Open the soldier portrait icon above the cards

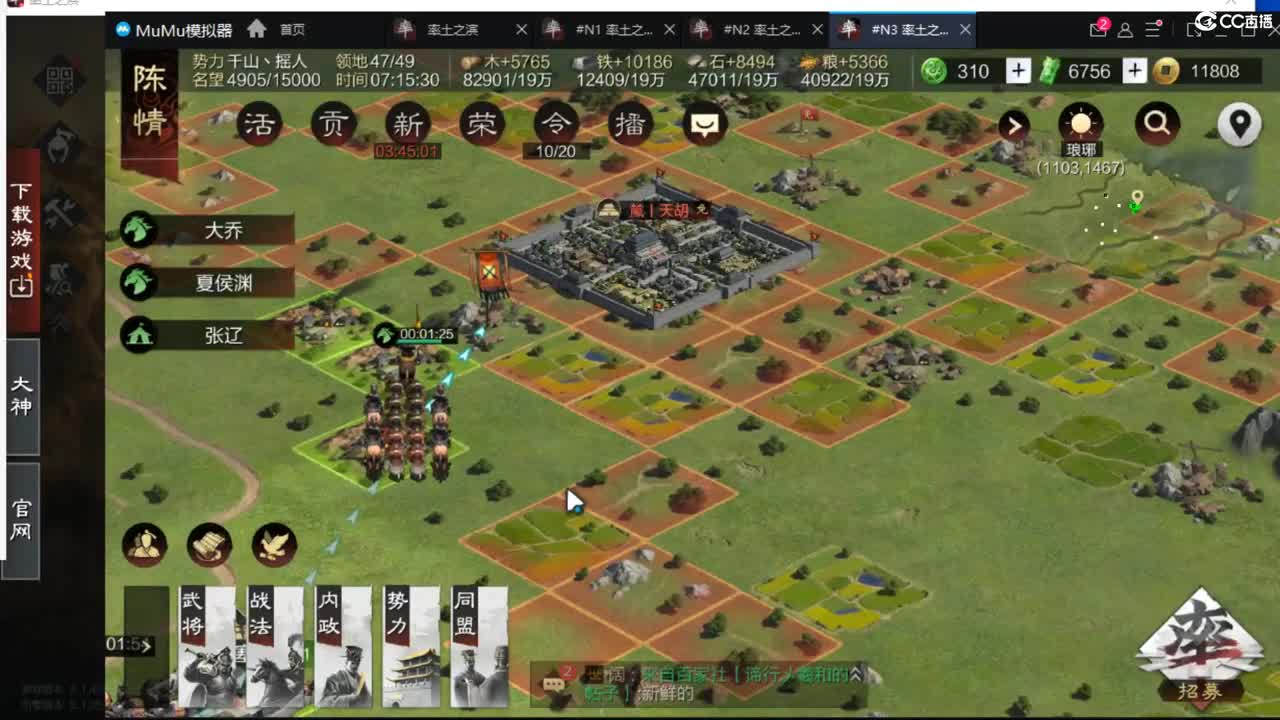pyautogui.click(x=143, y=546)
